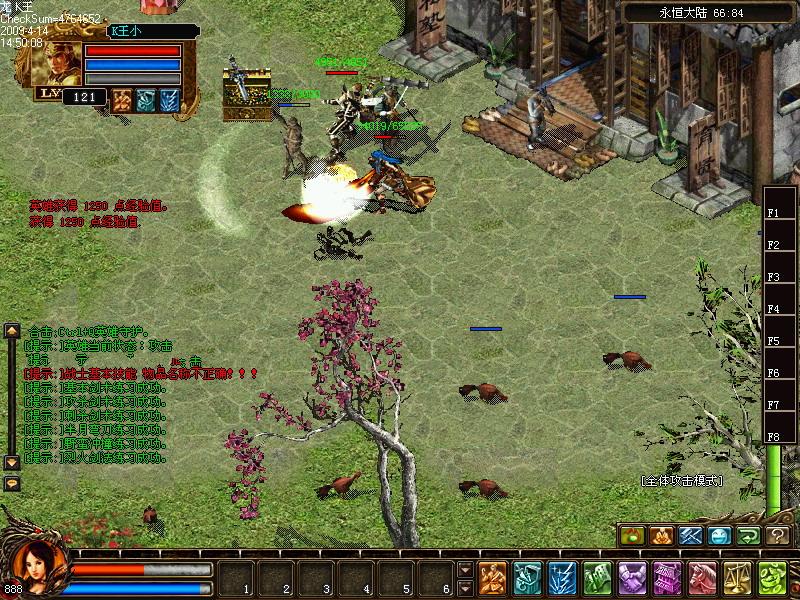The image size is (800, 600).
Task: Open the blue lightning skills icon
Action: pos(562,577)
